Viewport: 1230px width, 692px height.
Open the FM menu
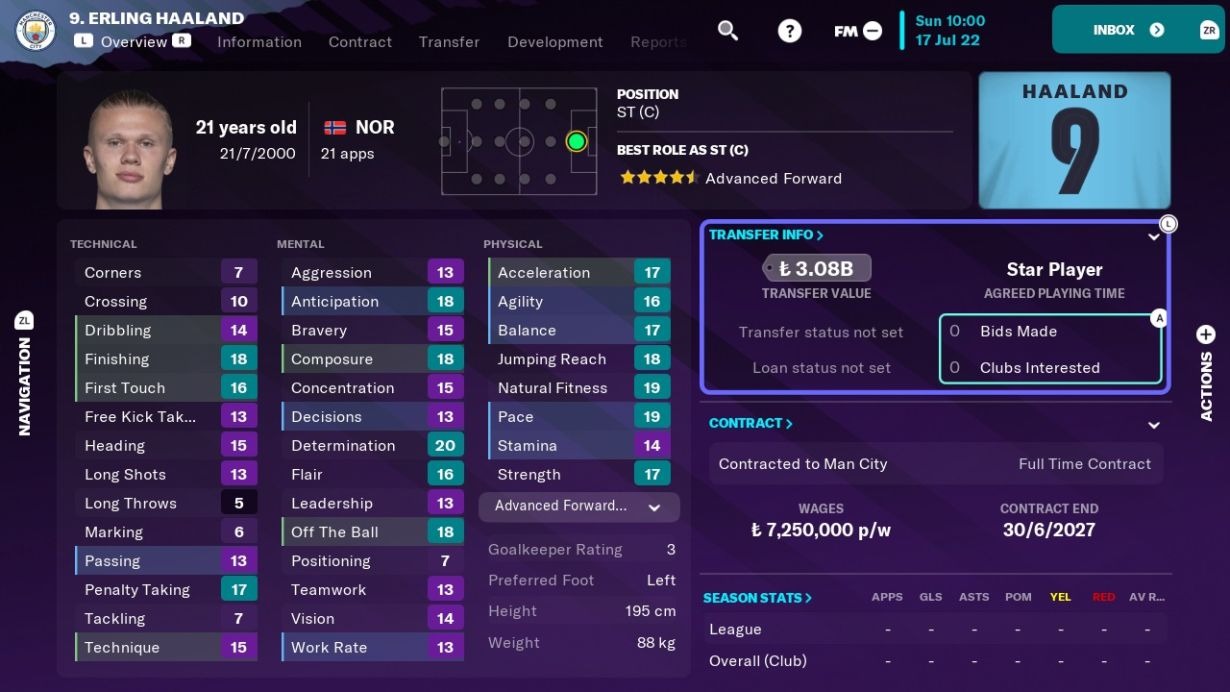858,31
